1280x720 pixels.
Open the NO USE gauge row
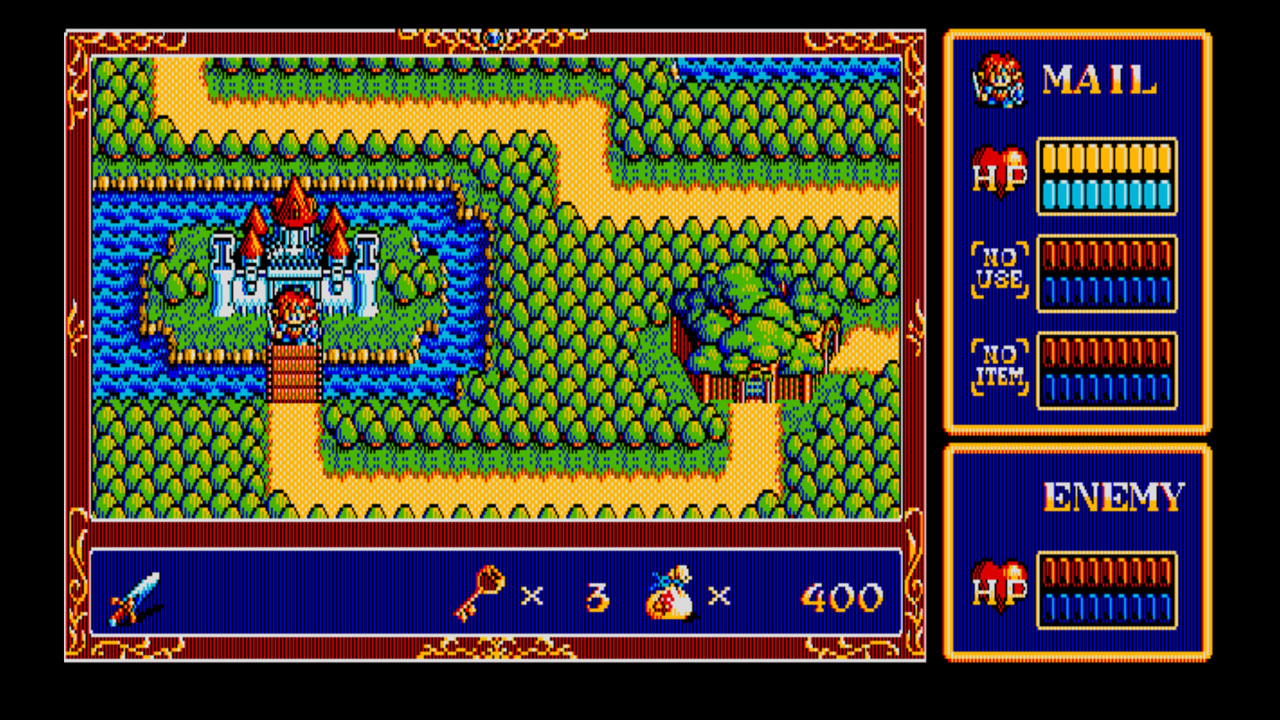(1108, 272)
